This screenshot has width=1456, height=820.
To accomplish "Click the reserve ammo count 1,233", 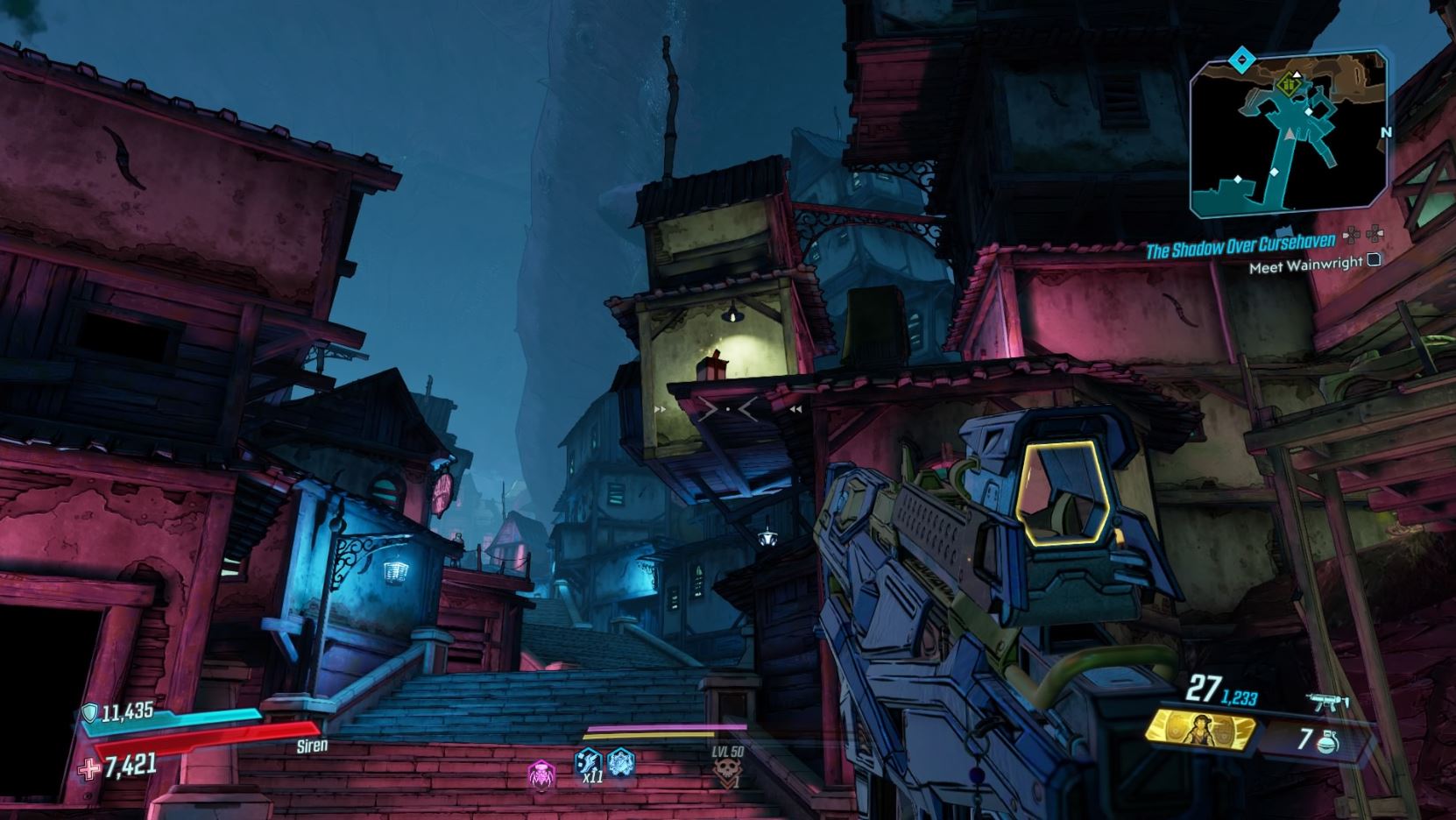I will coord(1238,697).
